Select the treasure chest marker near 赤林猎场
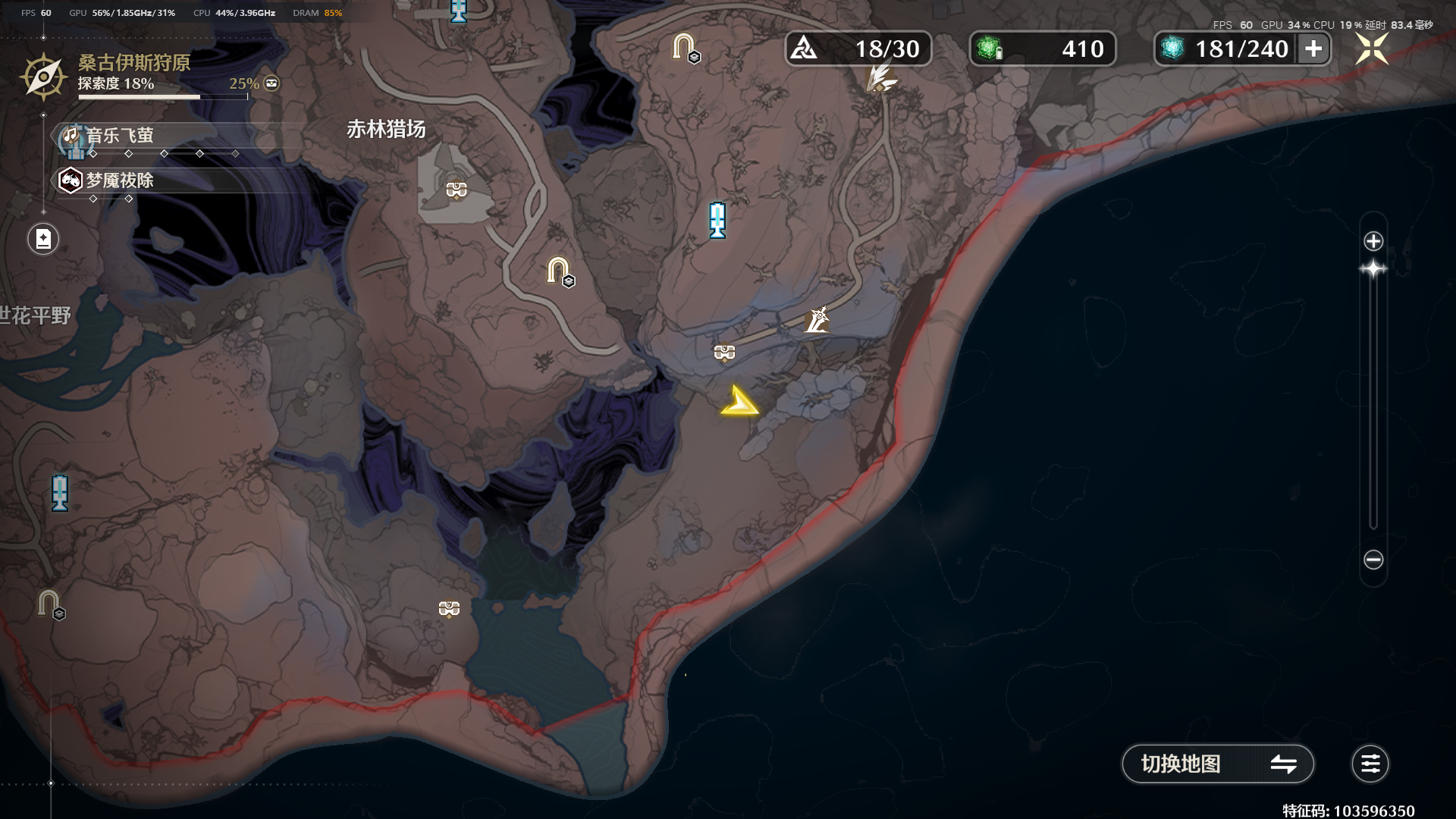 coord(457,190)
